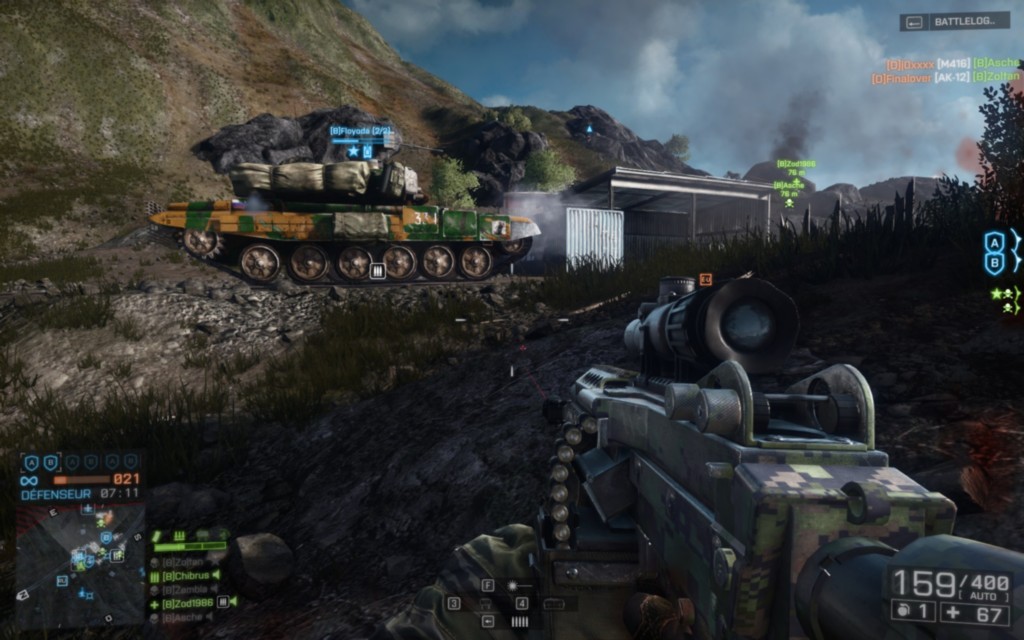The height and width of the screenshot is (640, 1024).
Task: Select squad member Zod1986 in squad list
Action: (187, 603)
